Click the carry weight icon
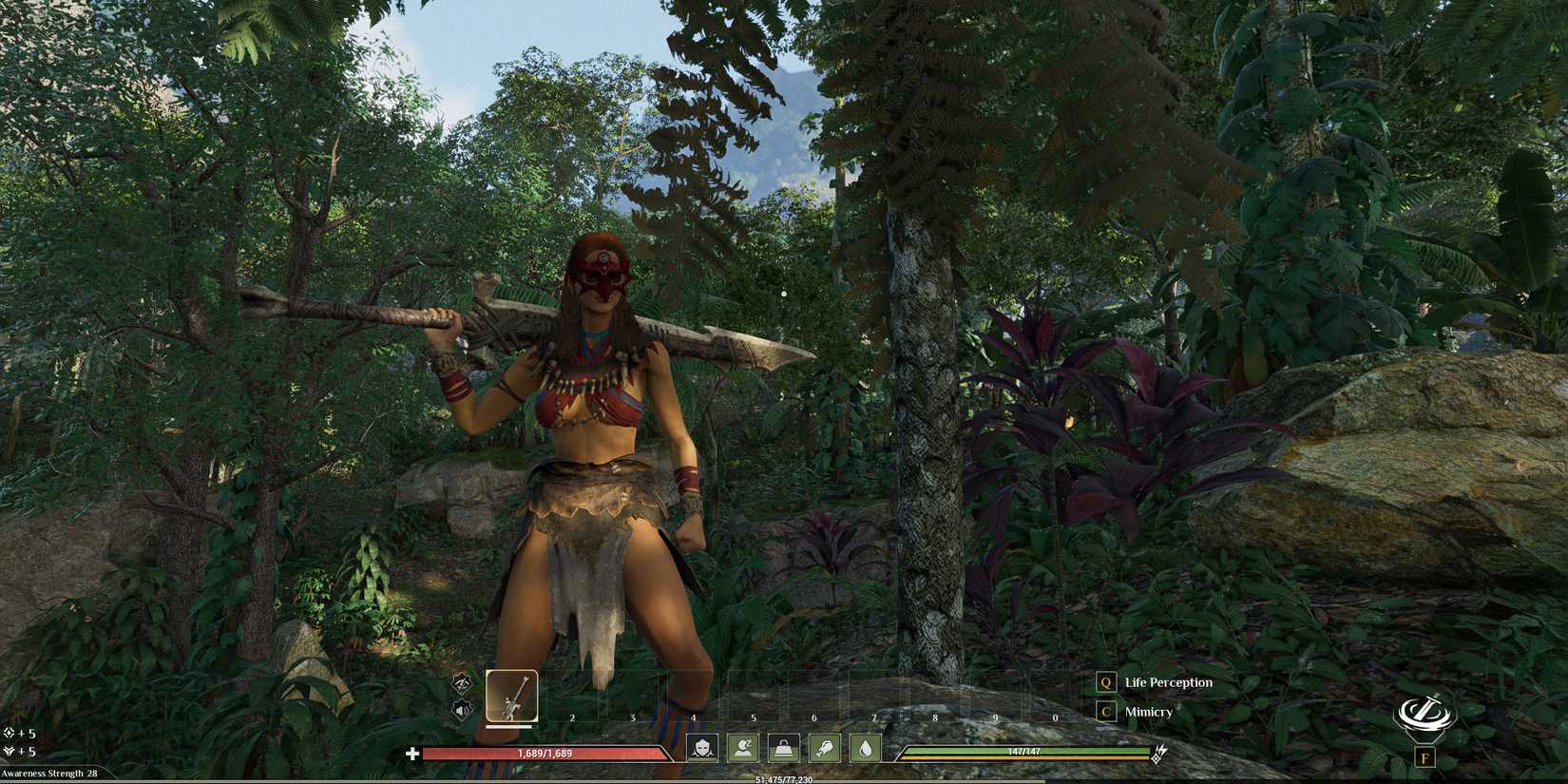Image resolution: width=1568 pixels, height=784 pixels. click(782, 749)
